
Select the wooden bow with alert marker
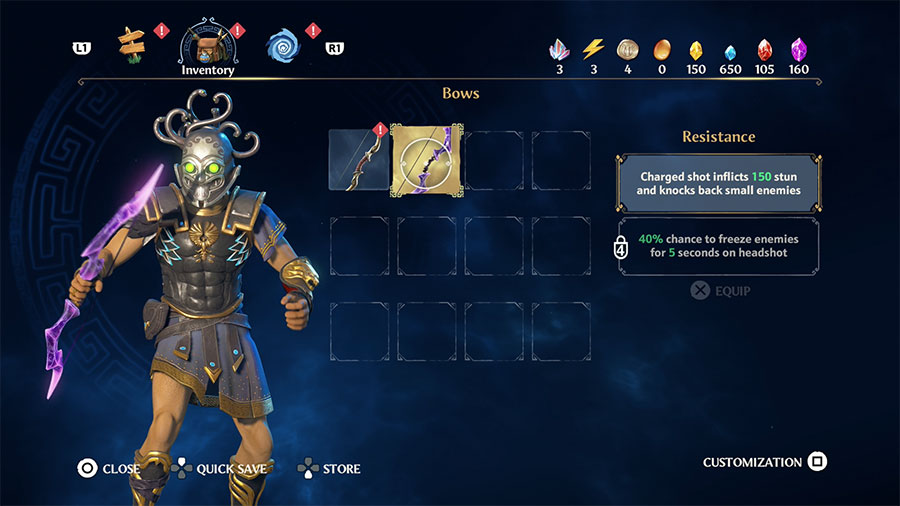click(x=359, y=159)
